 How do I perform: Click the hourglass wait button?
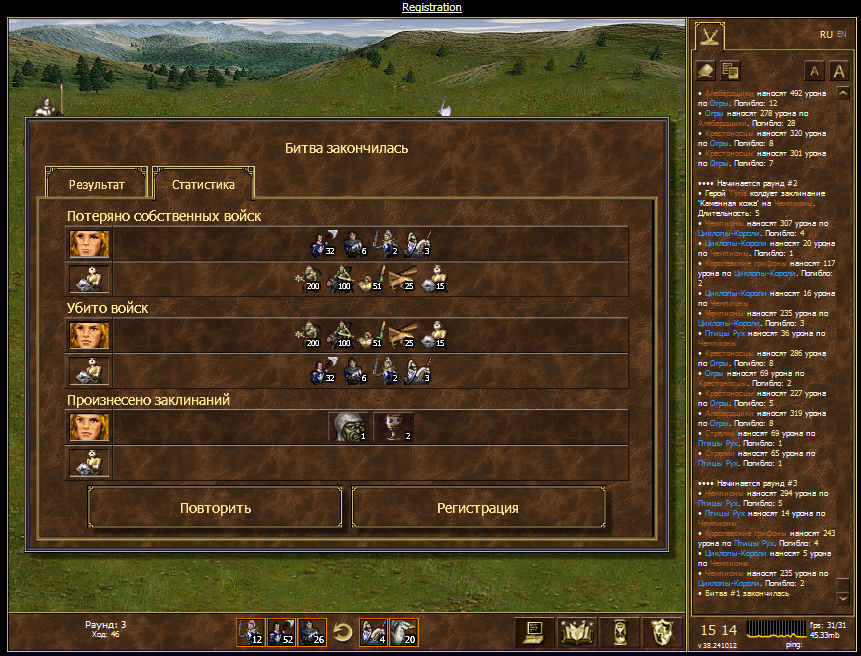pos(620,632)
